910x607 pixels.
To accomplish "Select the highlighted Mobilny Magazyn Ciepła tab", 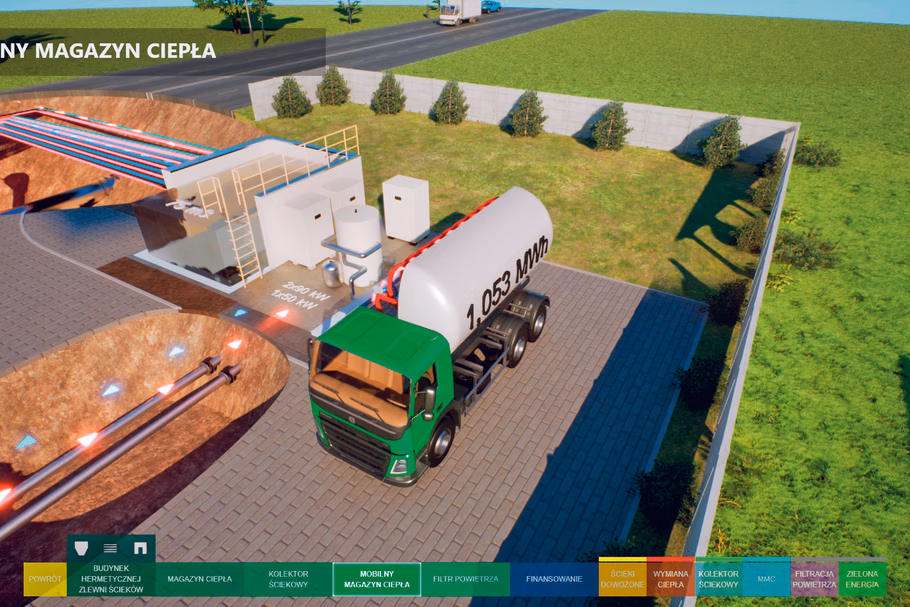I will point(376,579).
